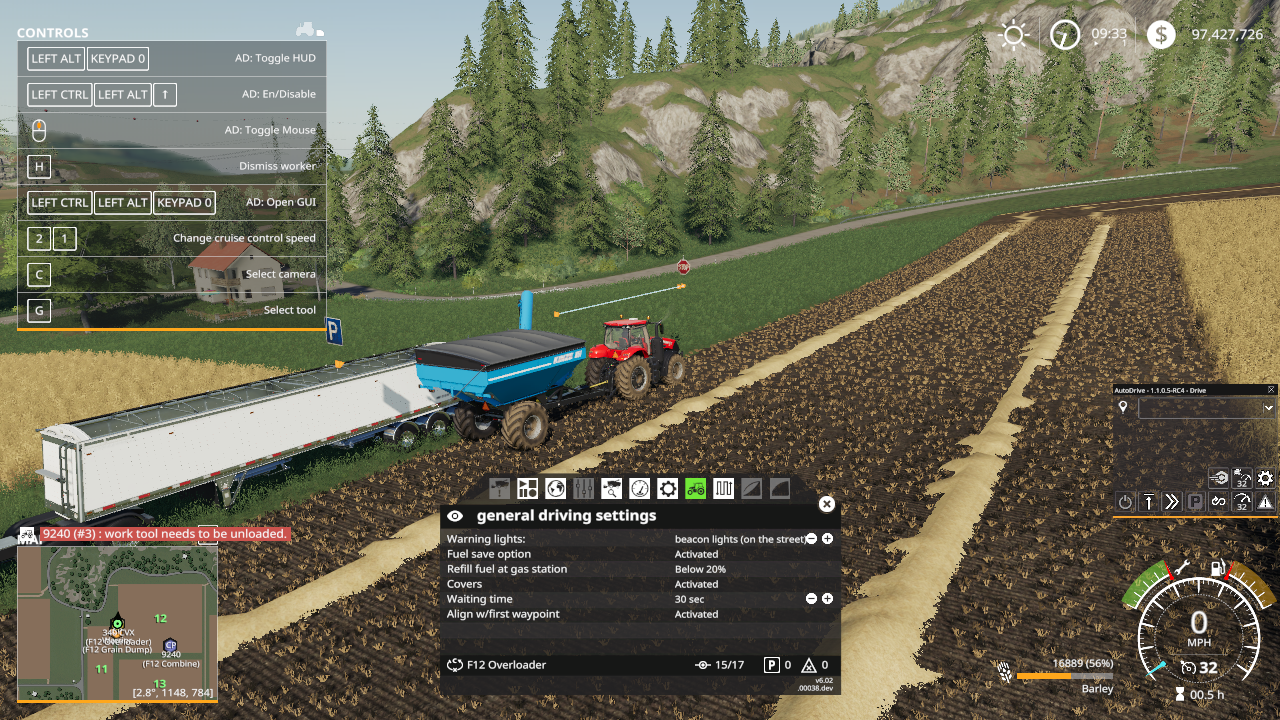Select the speedometer gauge icon in the toolbar

click(x=641, y=489)
